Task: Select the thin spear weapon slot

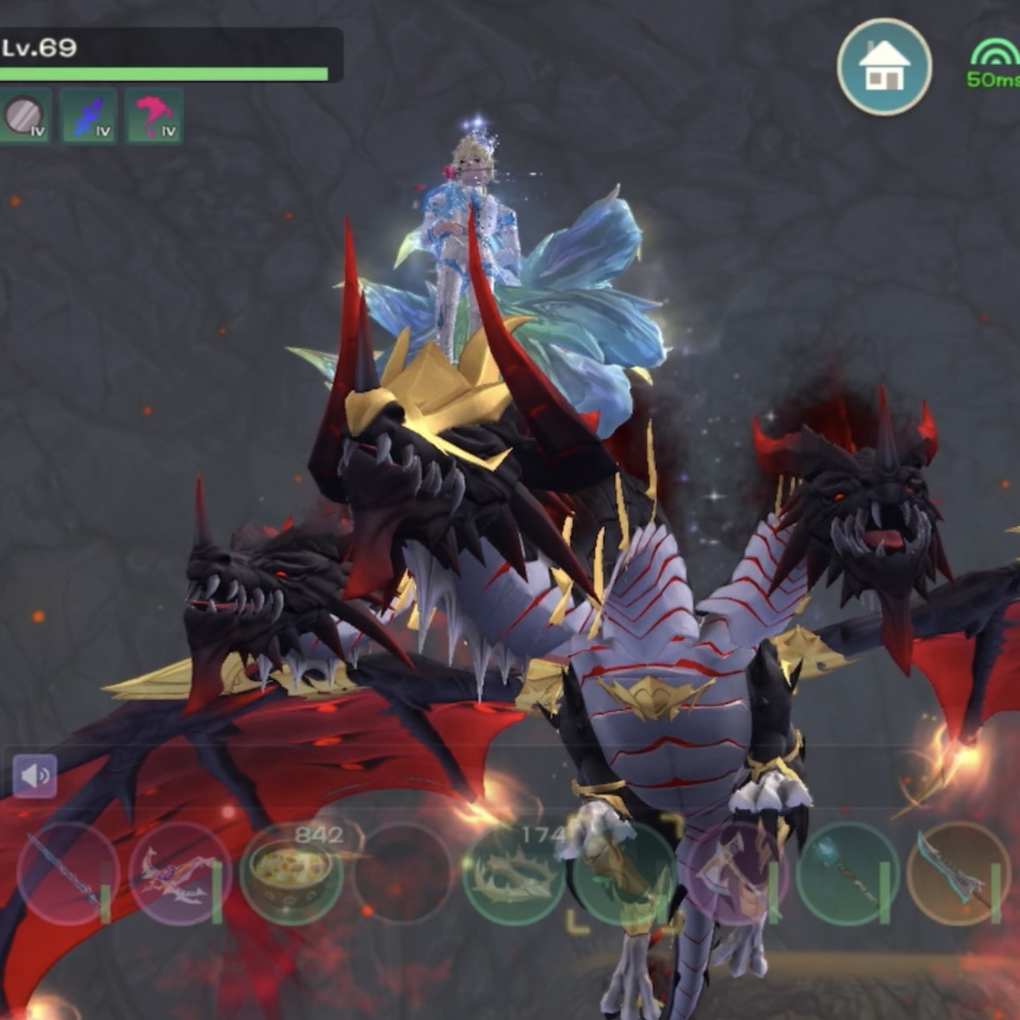Action: (68, 873)
